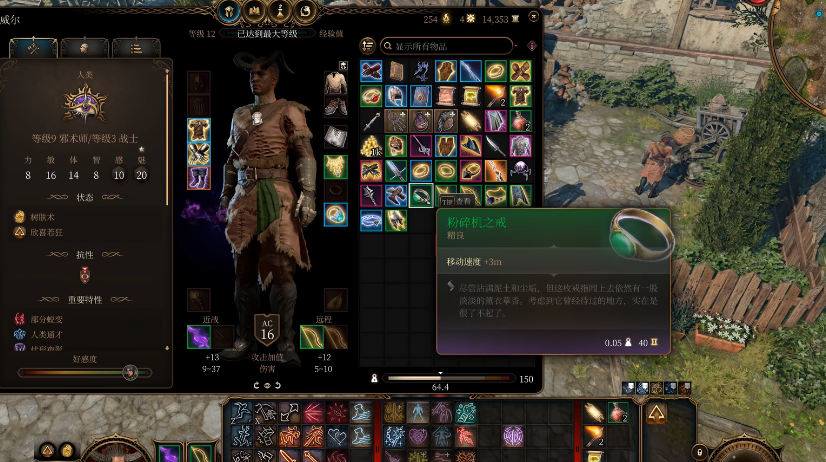
Task: Click the heart-shaped hotbar ability
Action: pyautogui.click(x=336, y=436)
